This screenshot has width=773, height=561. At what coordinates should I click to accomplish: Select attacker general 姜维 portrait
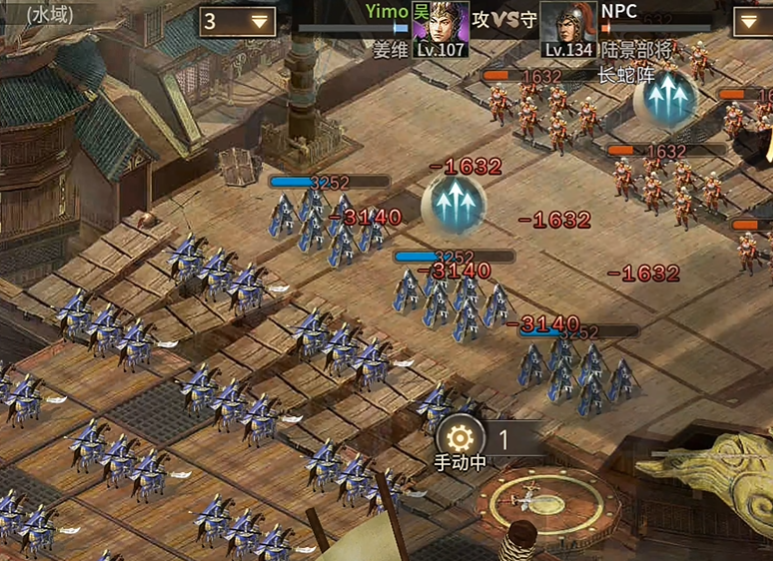(x=440, y=22)
